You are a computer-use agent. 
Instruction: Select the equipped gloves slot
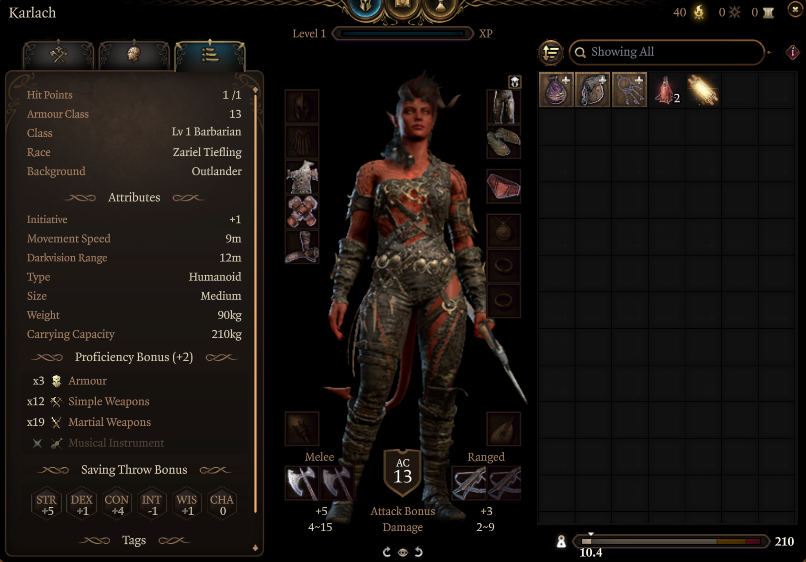(302, 212)
